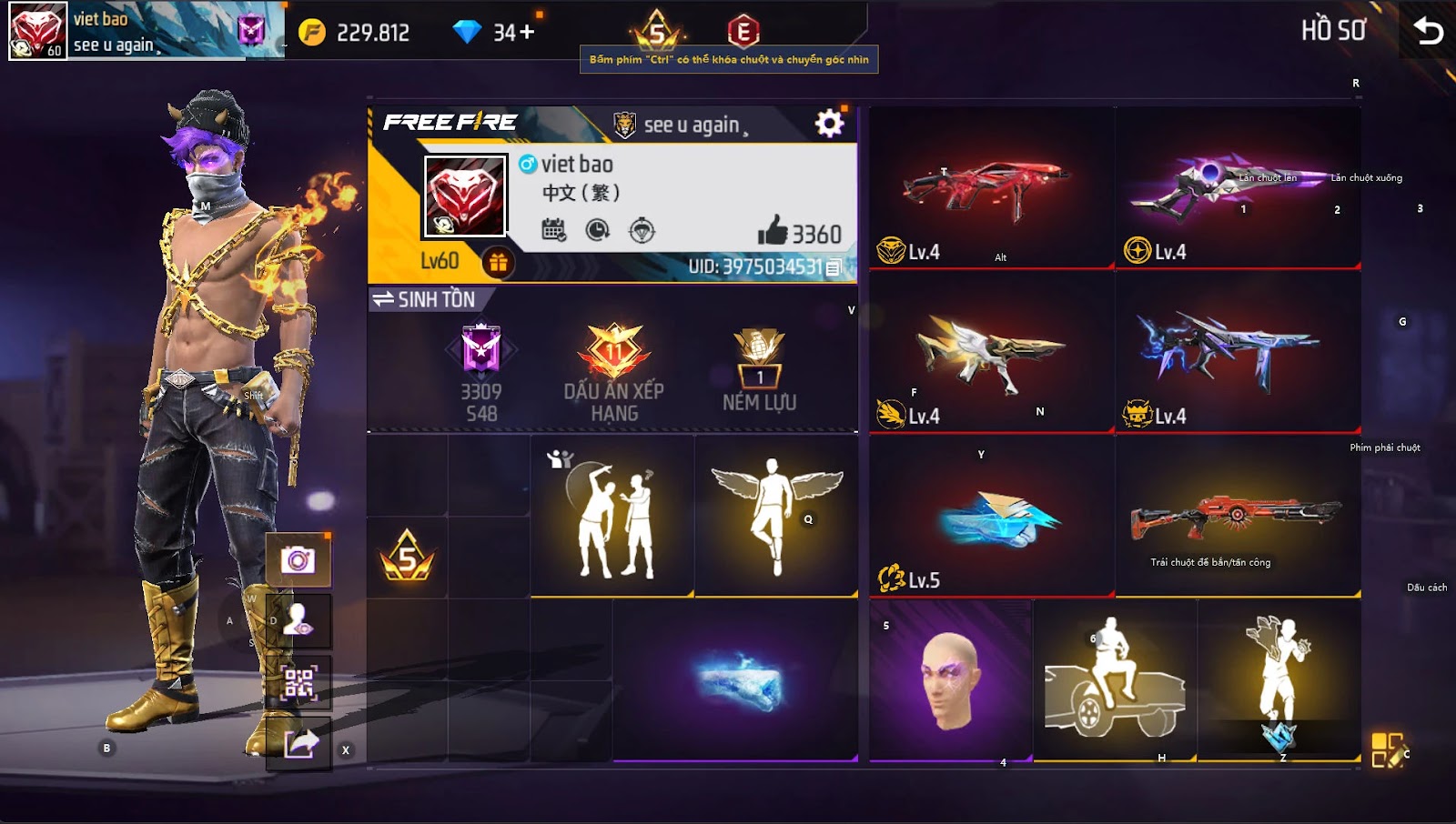
Task: Share the profile using arrow button
Action: [299, 745]
